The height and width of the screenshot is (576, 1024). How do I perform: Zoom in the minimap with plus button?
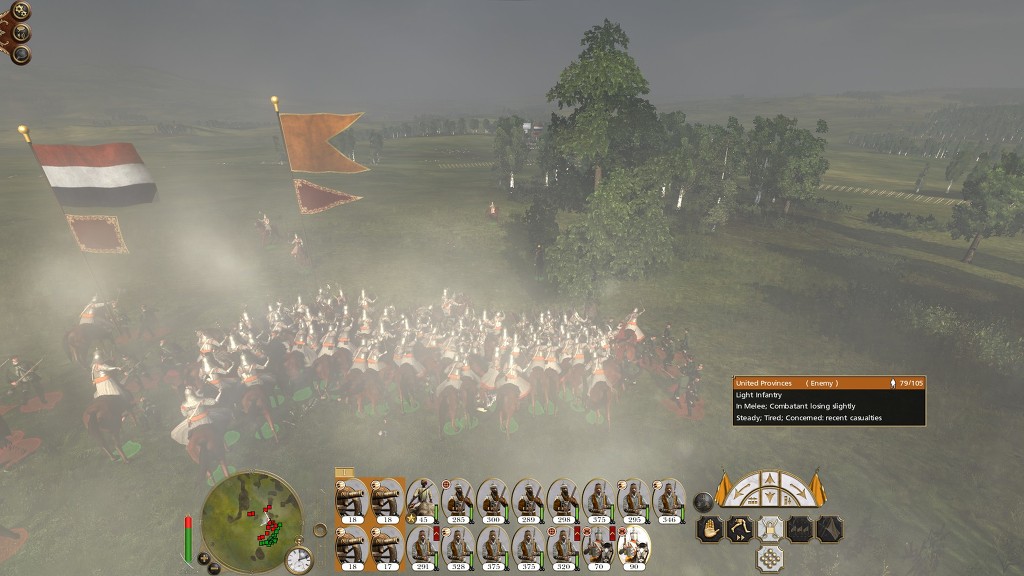pyautogui.click(x=203, y=557)
